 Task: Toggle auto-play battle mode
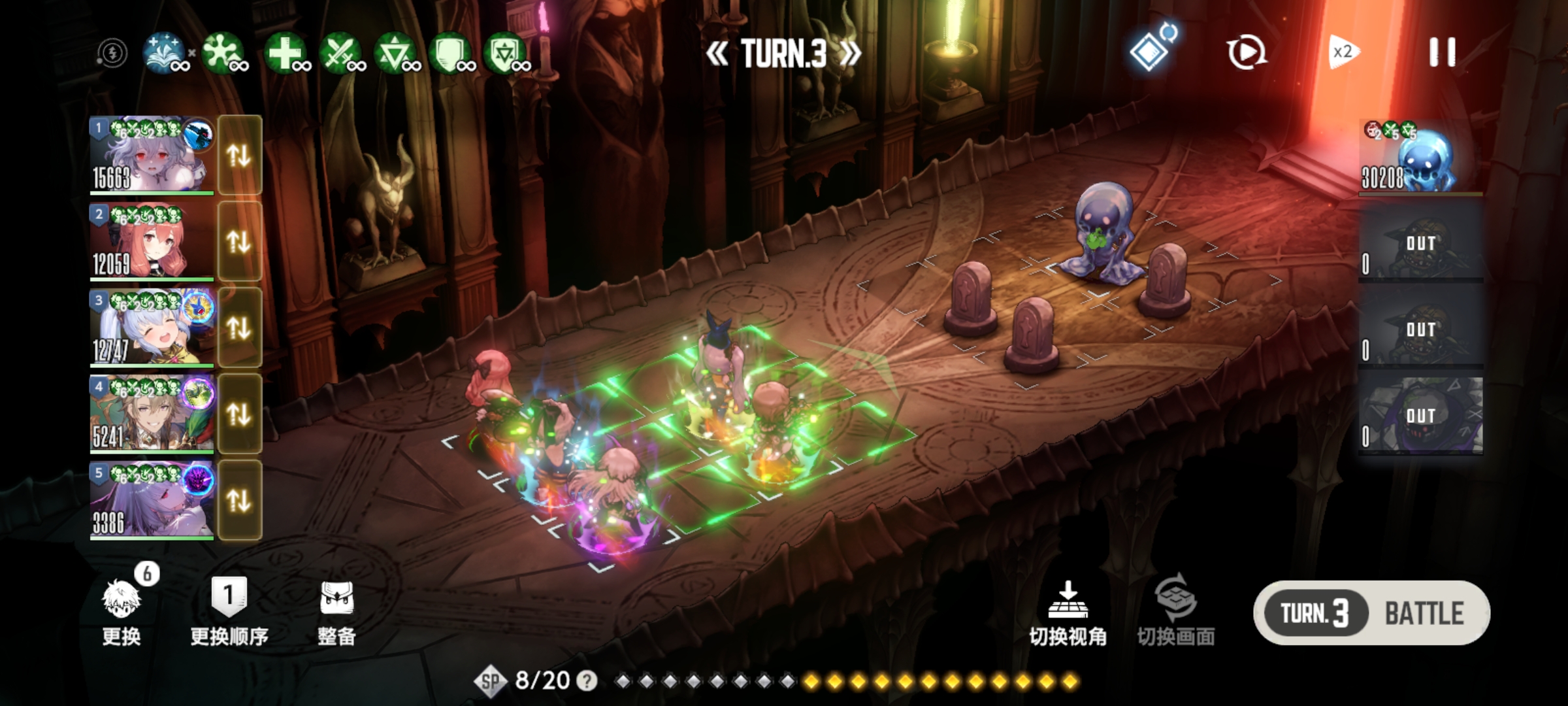1247,52
